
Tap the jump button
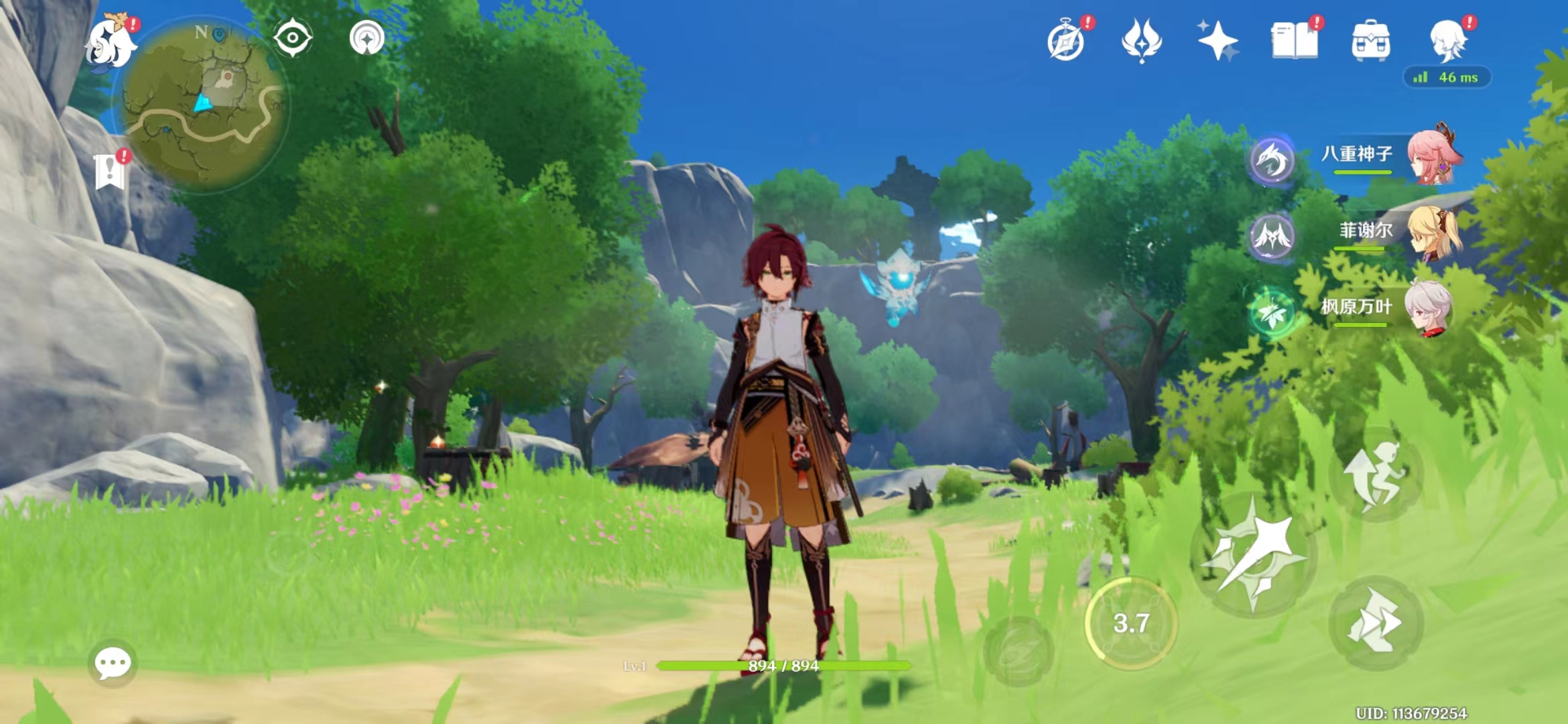tap(1376, 474)
